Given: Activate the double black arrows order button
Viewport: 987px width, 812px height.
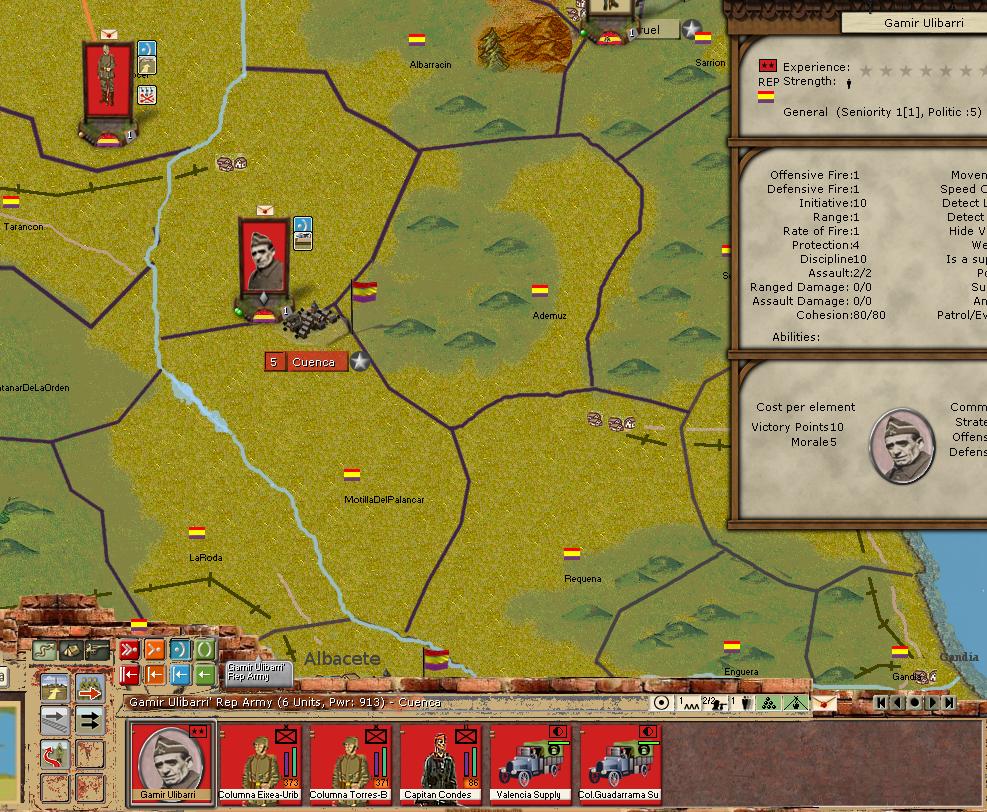Looking at the screenshot, I should (x=90, y=720).
